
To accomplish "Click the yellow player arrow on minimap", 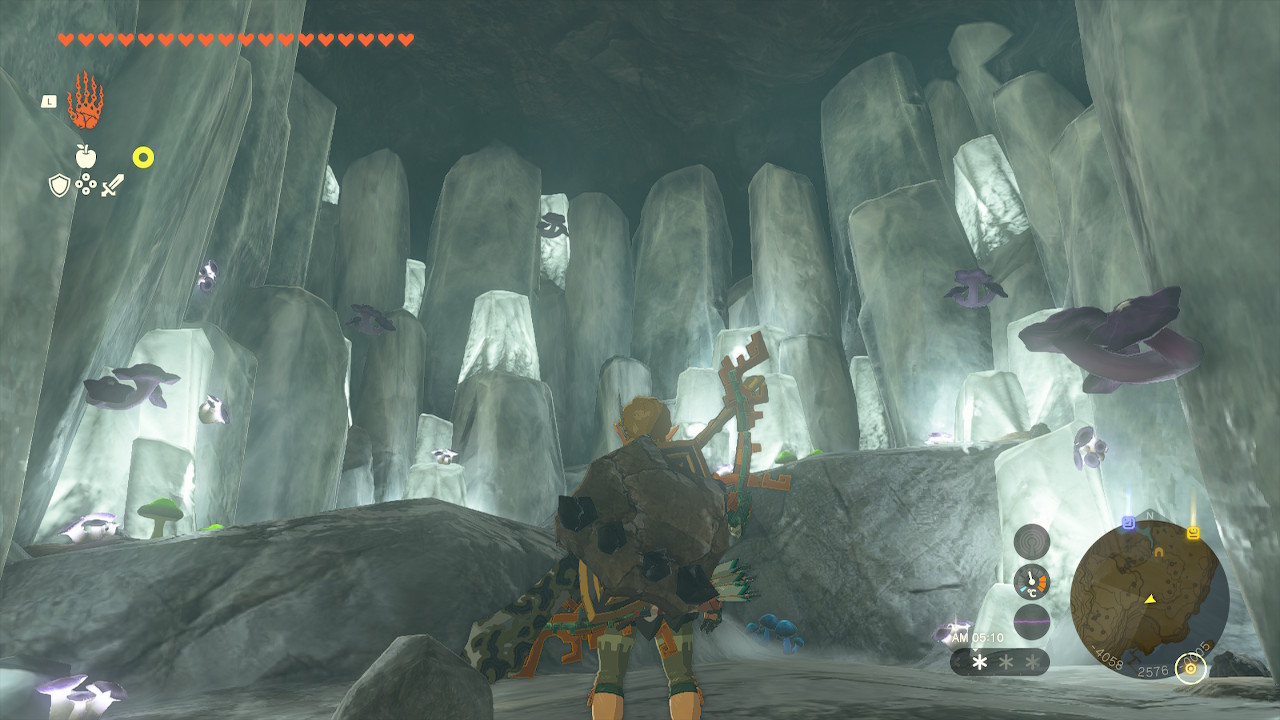I will tap(1150, 599).
